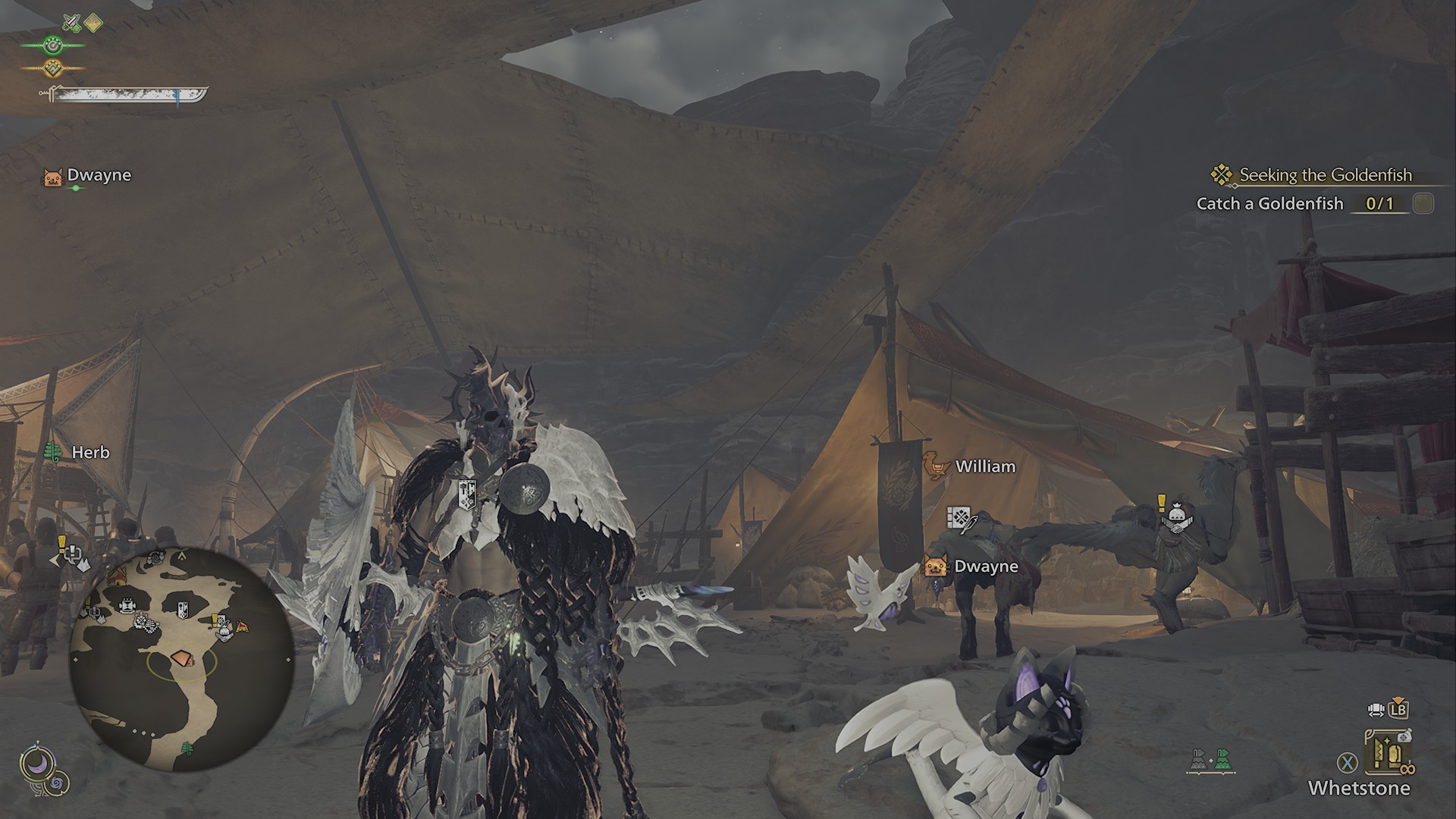
Task: Select the crossed swords status icon
Action: (71, 24)
